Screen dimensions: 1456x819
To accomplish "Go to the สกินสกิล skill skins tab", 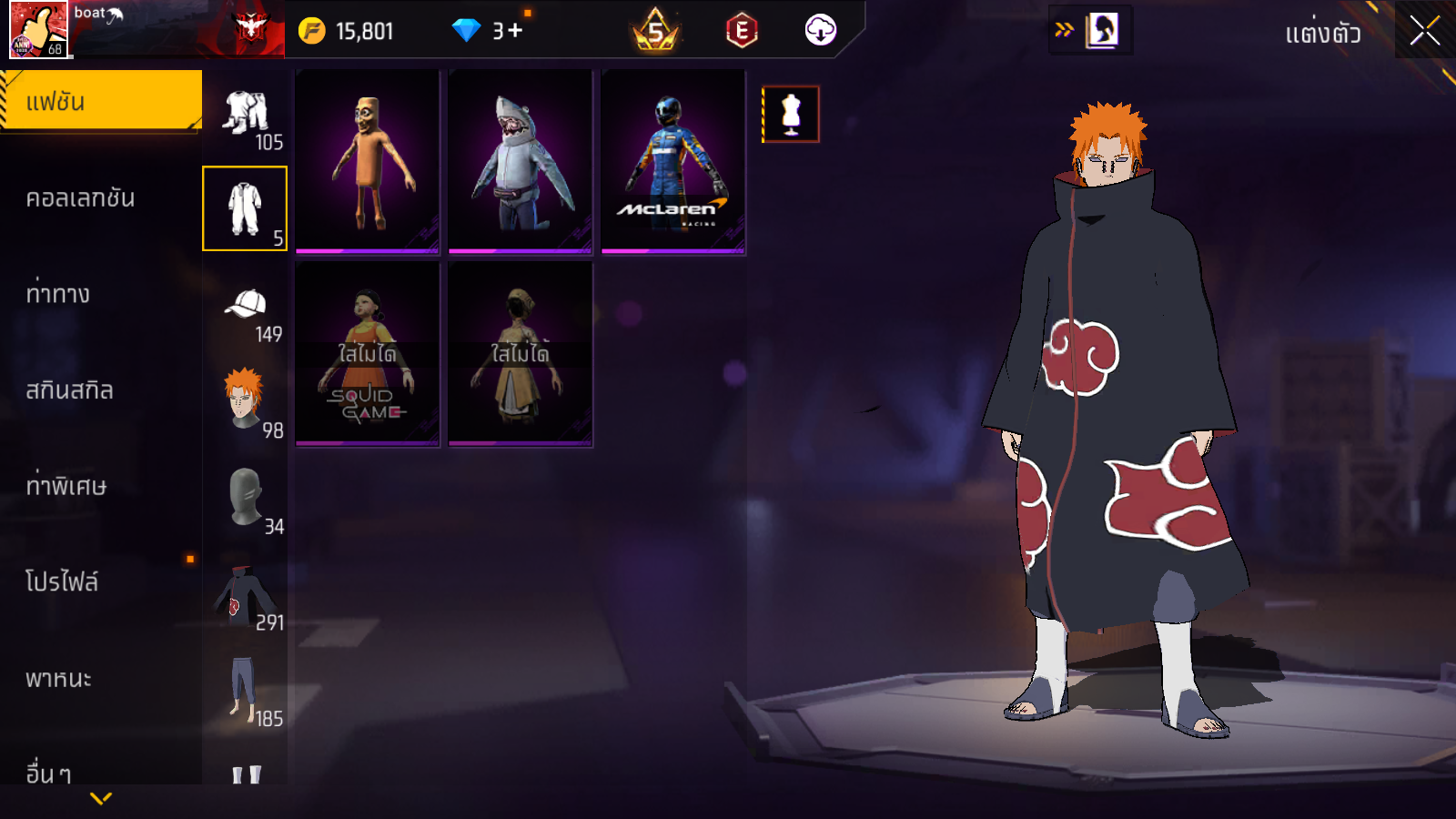I will (x=70, y=390).
